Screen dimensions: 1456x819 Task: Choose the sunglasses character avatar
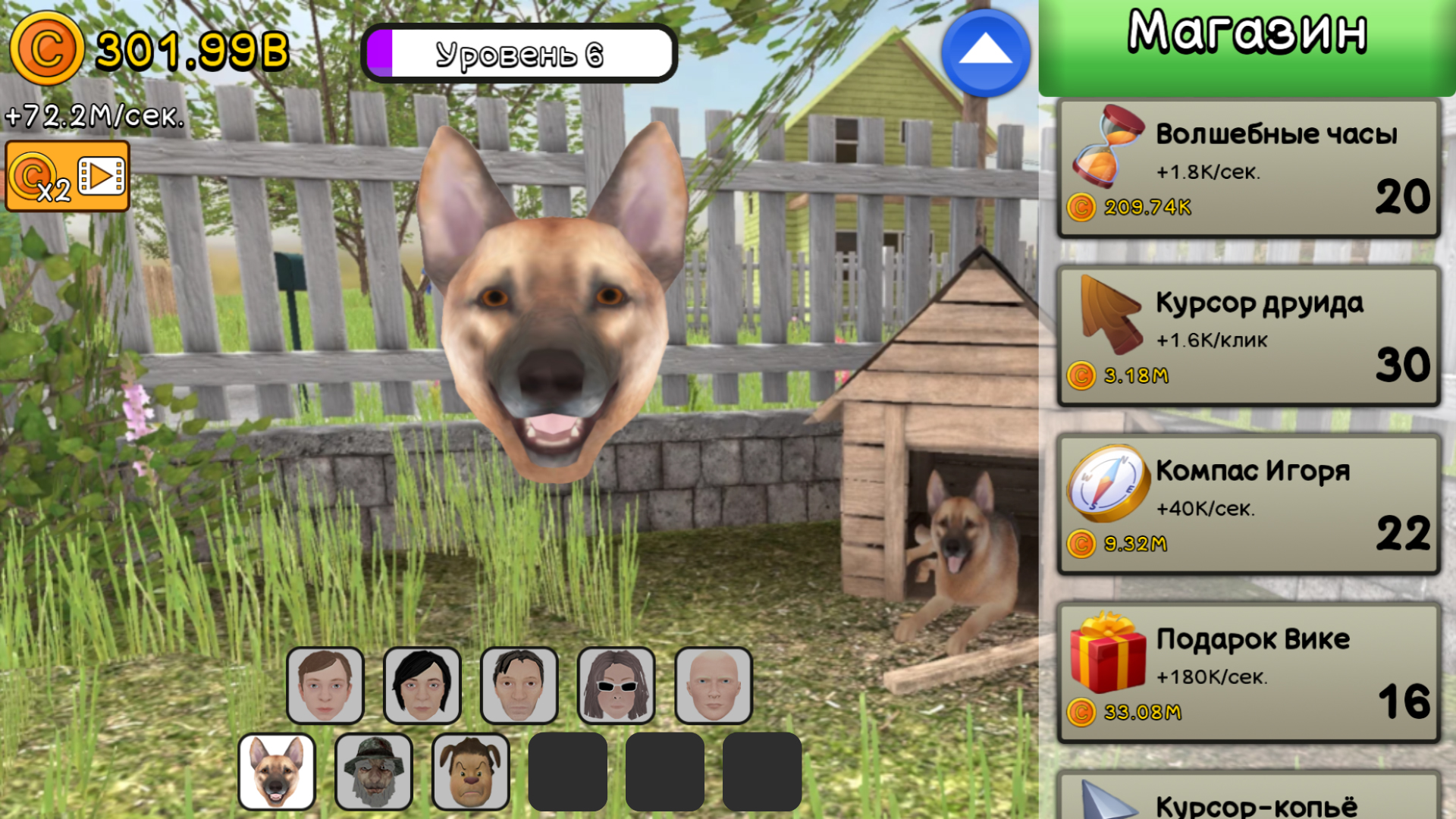pos(616,684)
